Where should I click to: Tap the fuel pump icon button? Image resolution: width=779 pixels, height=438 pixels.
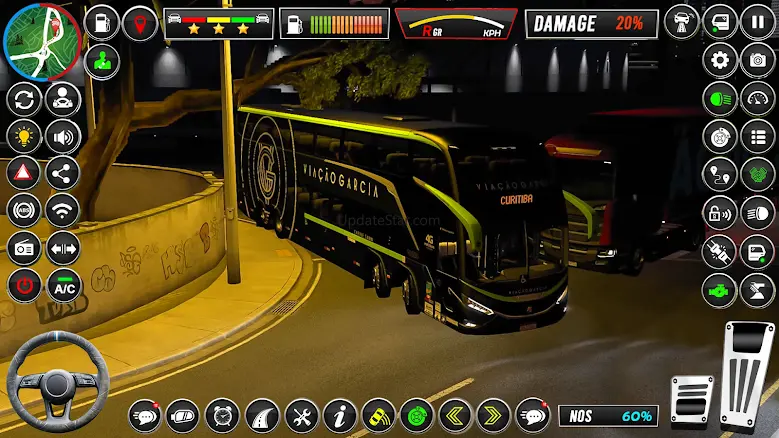pos(102,22)
